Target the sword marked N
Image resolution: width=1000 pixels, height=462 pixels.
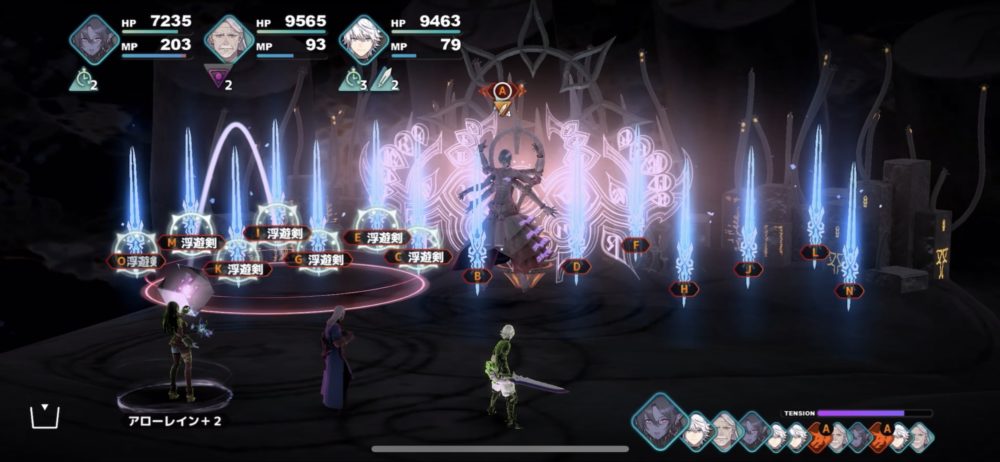[x=850, y=290]
